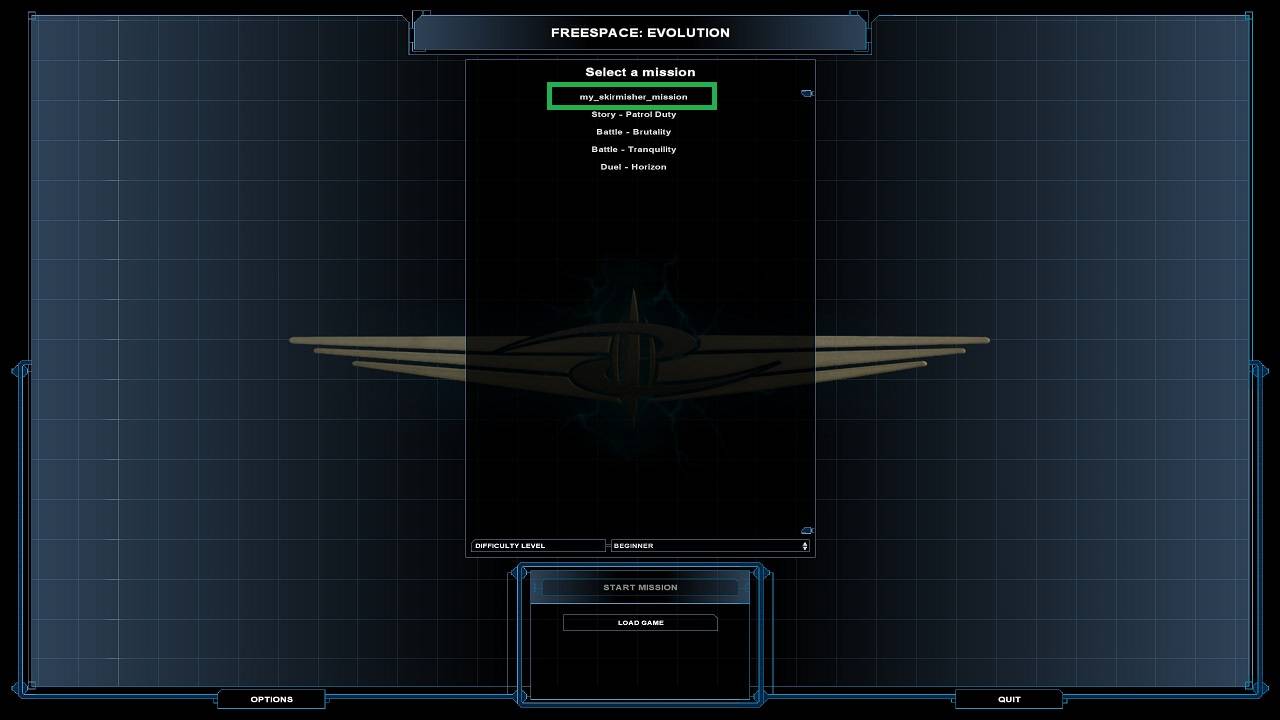Choose the Battle - Brutality mission
The image size is (1280, 720).
[x=634, y=131]
